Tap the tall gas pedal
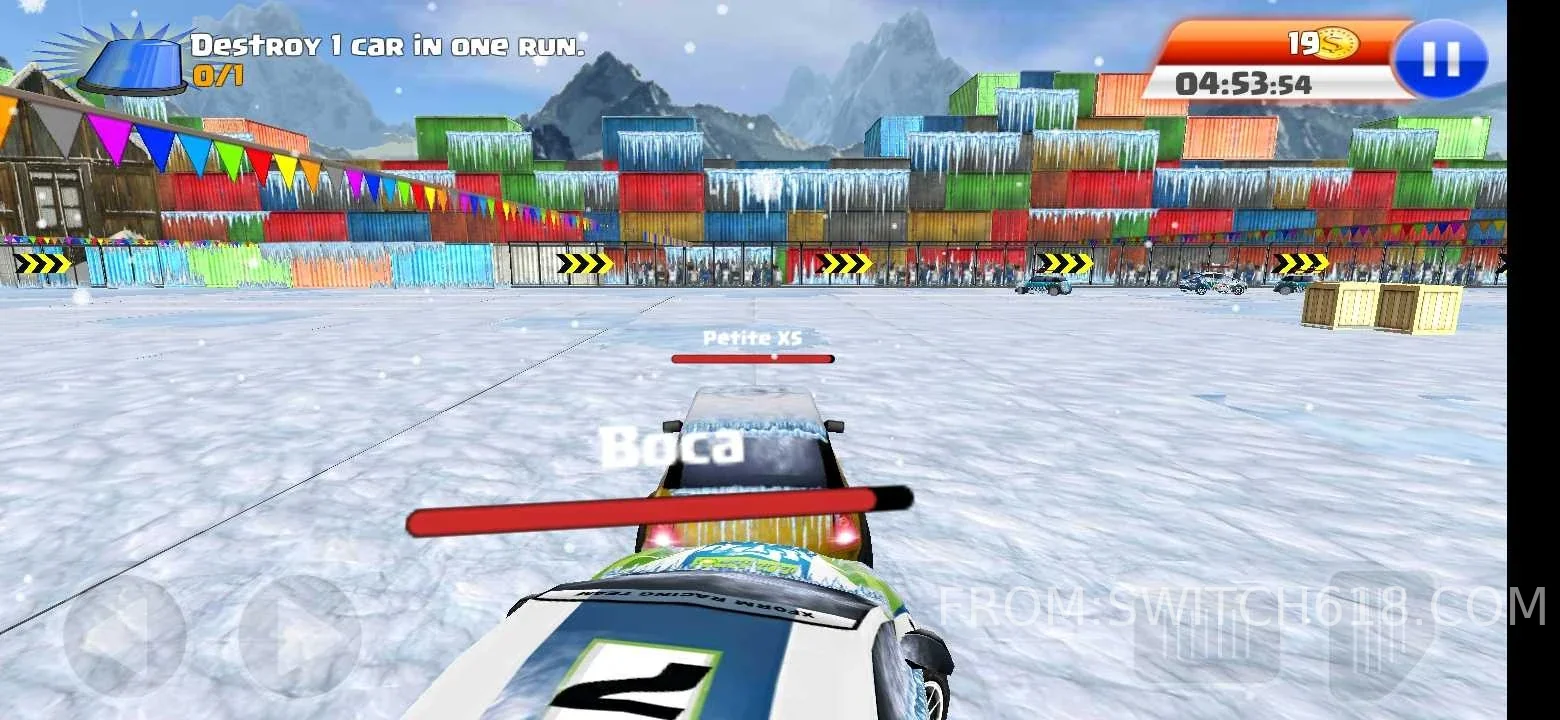The image size is (1560, 720). [1381, 635]
